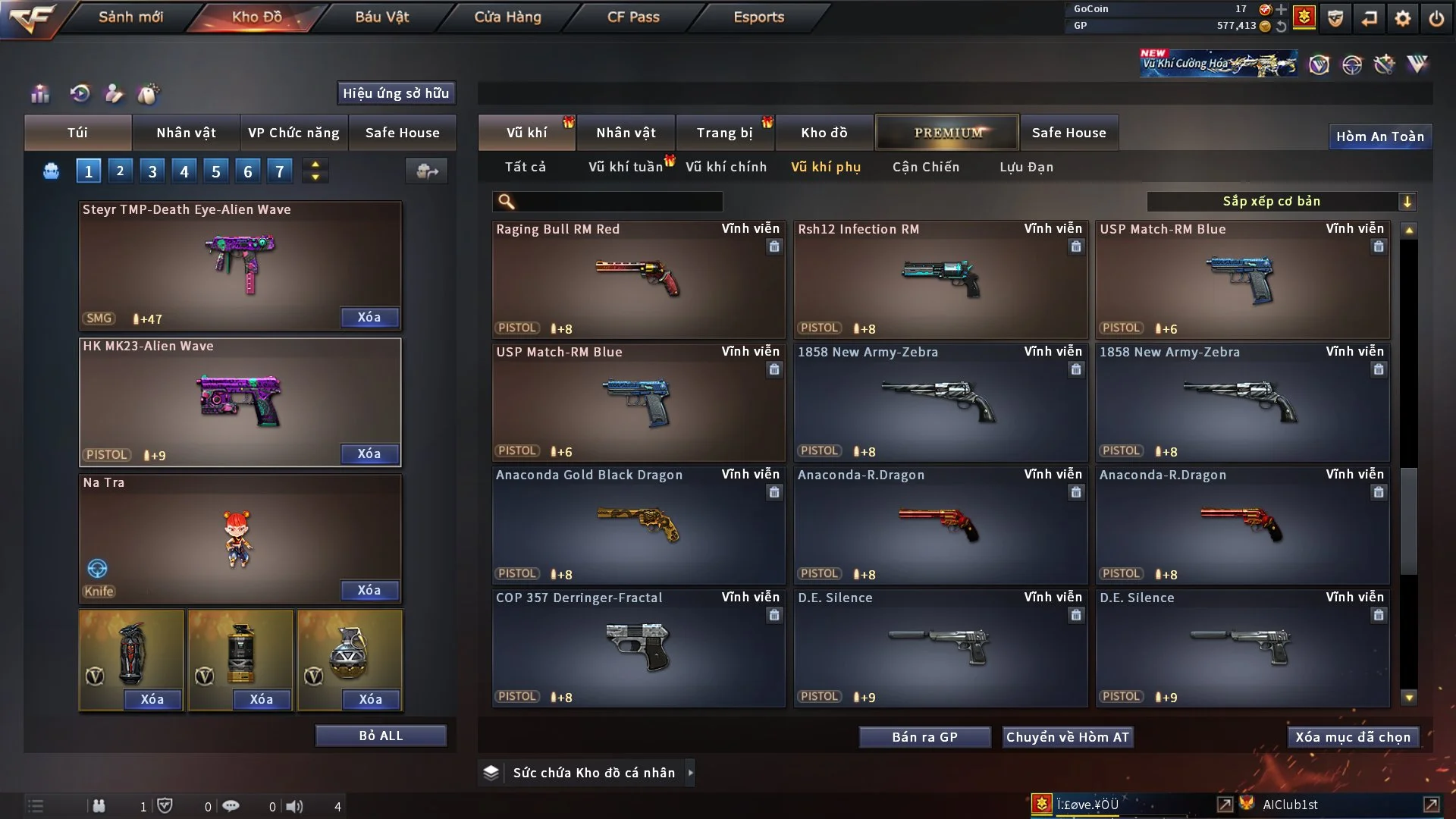
Task: Open the Sắp xếp cơ bản dropdown
Action: pyautogui.click(x=1281, y=202)
